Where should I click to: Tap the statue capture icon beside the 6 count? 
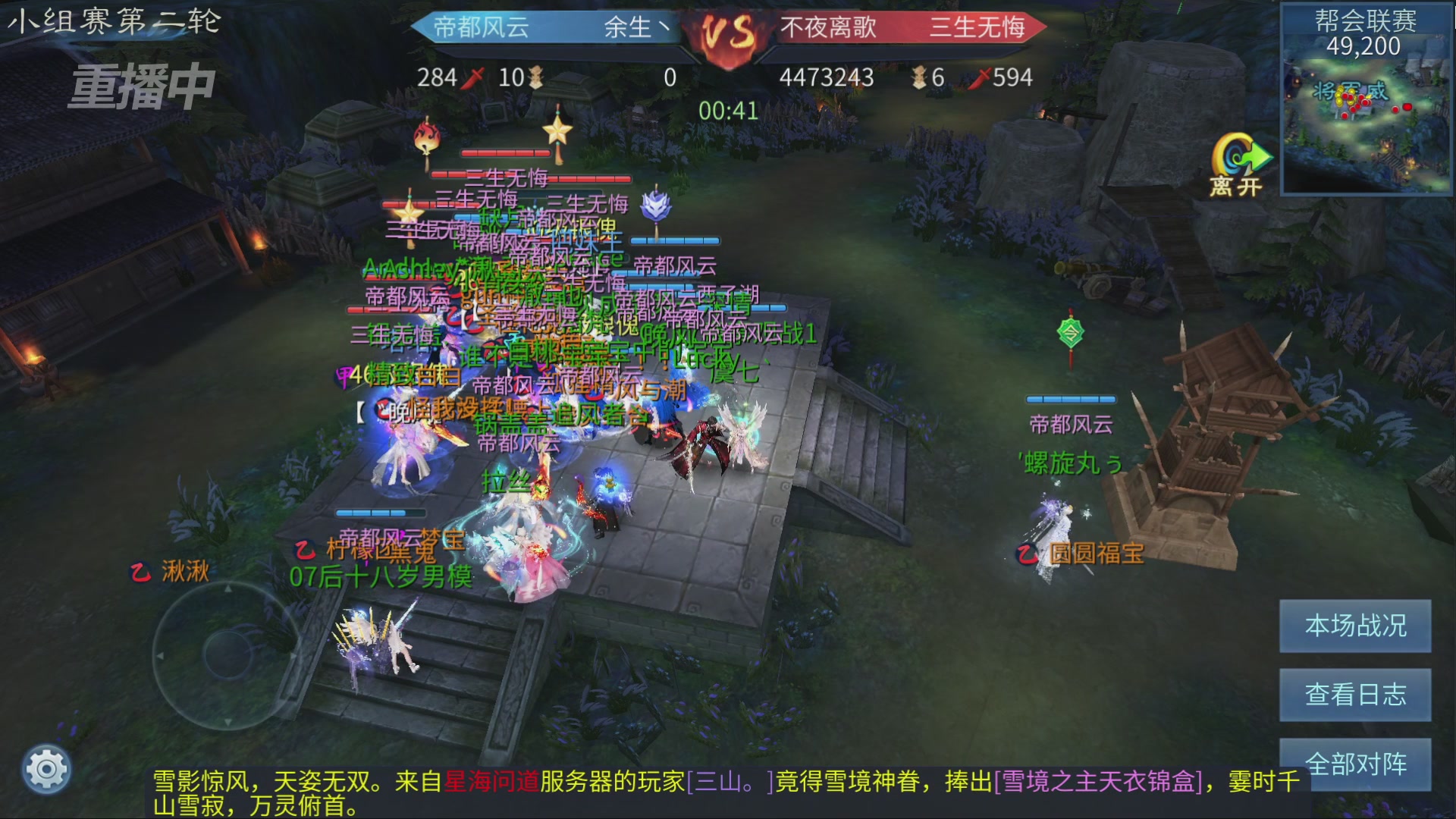tap(919, 78)
